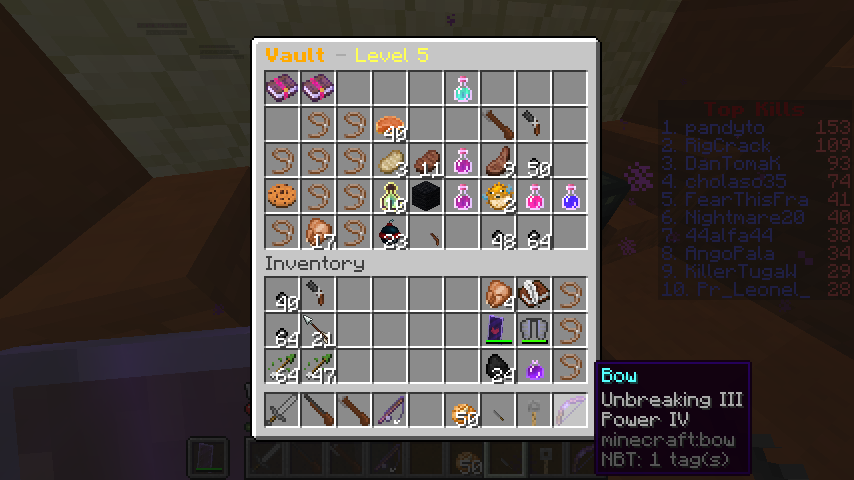Screen dimensions: 854x480
Task: Pick up the pufferfish stack
Action: click(498, 196)
